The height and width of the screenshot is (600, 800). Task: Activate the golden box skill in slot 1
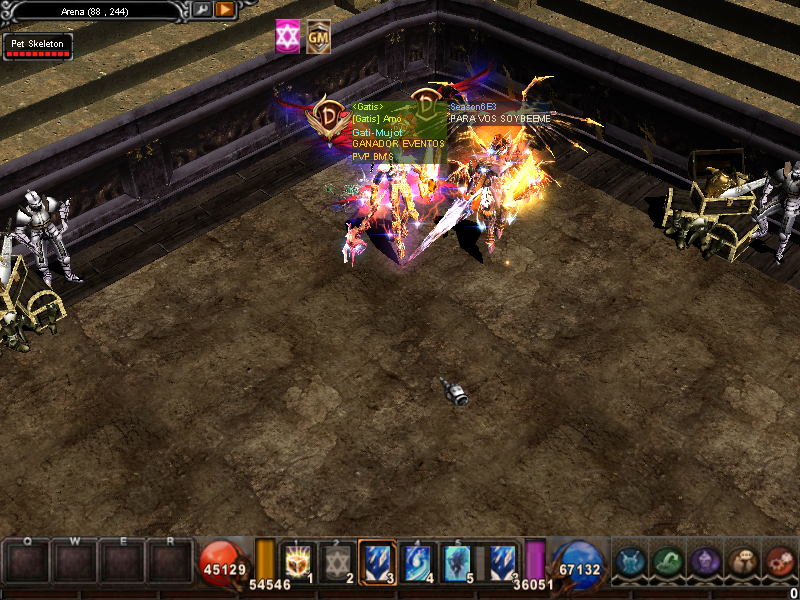click(x=299, y=562)
